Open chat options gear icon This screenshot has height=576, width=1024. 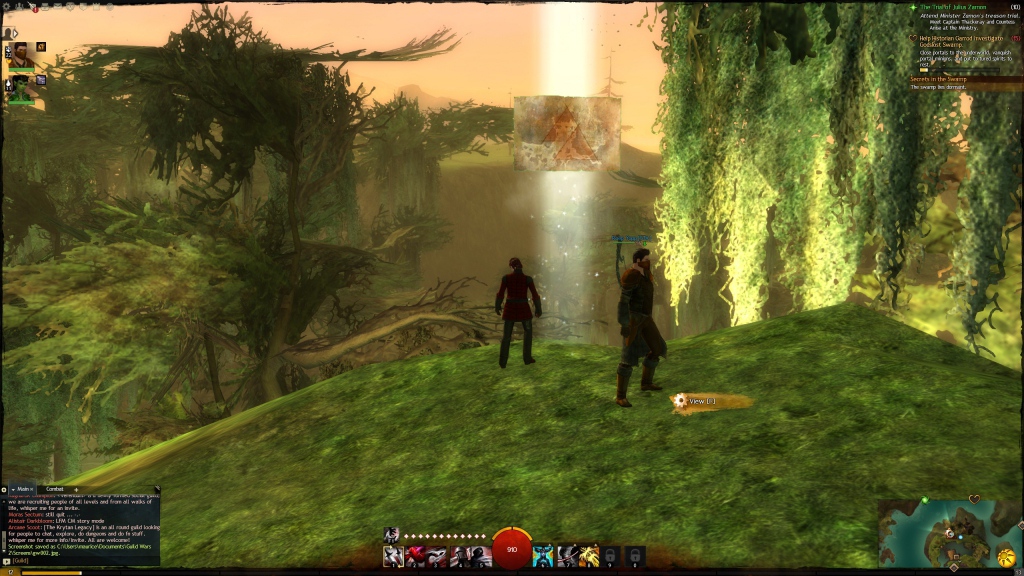click(x=5, y=489)
